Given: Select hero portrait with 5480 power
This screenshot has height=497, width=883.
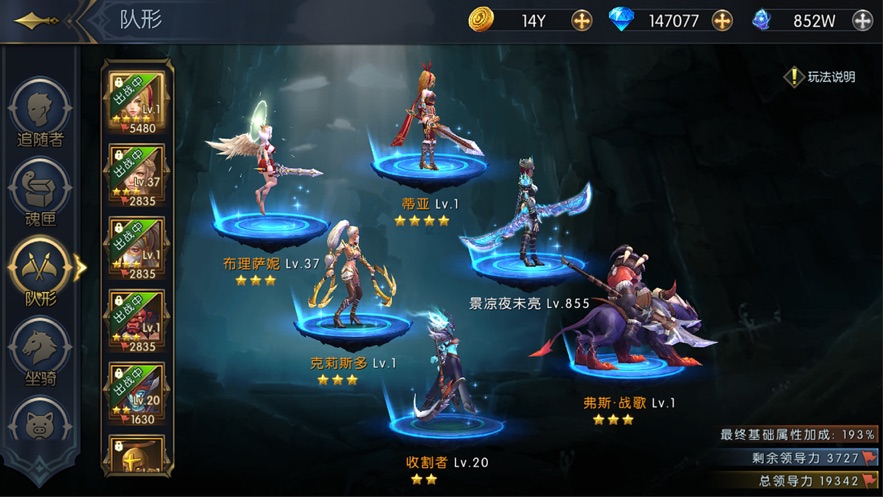Looking at the screenshot, I should [136, 101].
